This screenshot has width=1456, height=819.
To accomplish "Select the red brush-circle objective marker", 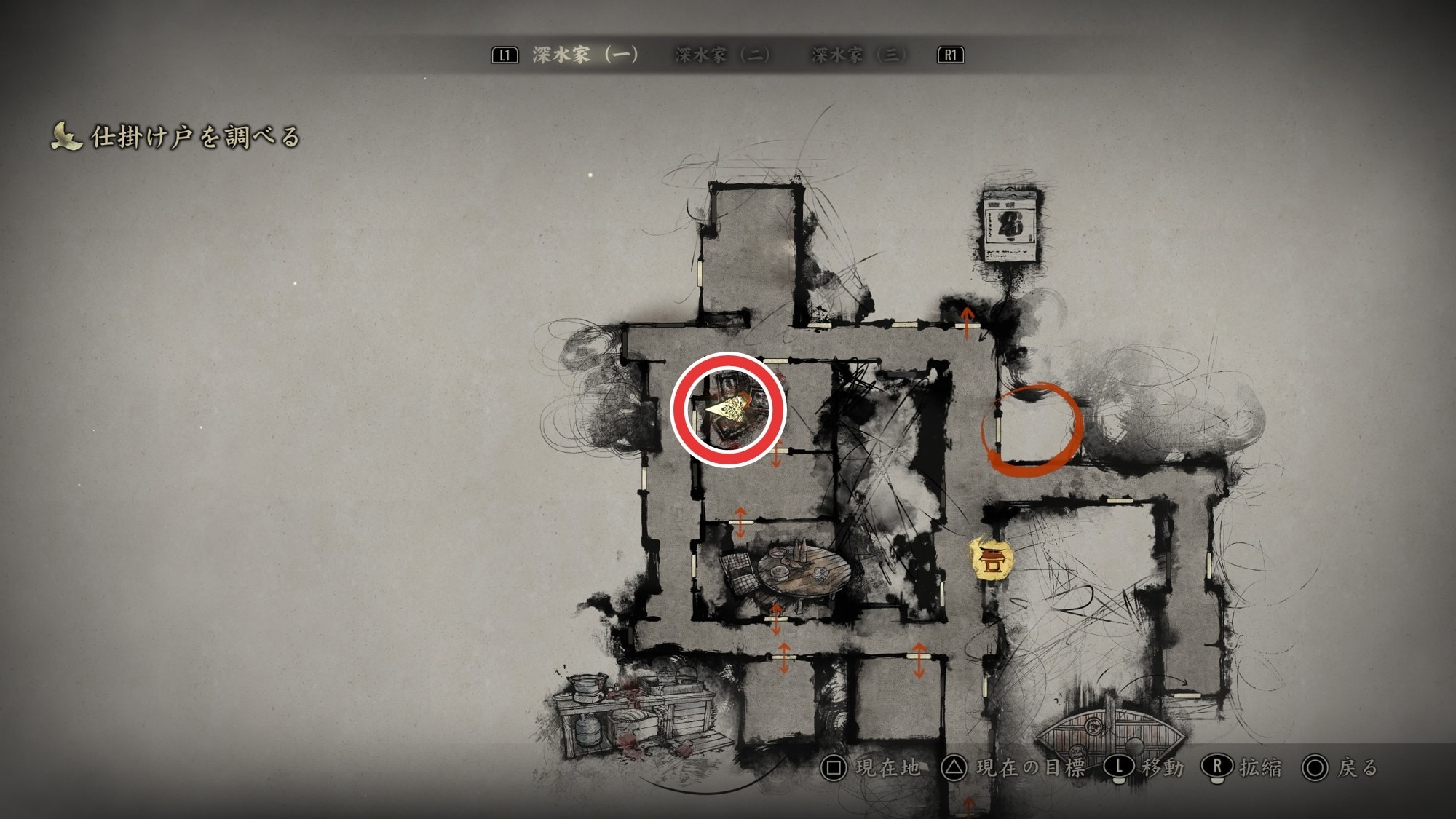I will tap(1032, 430).
